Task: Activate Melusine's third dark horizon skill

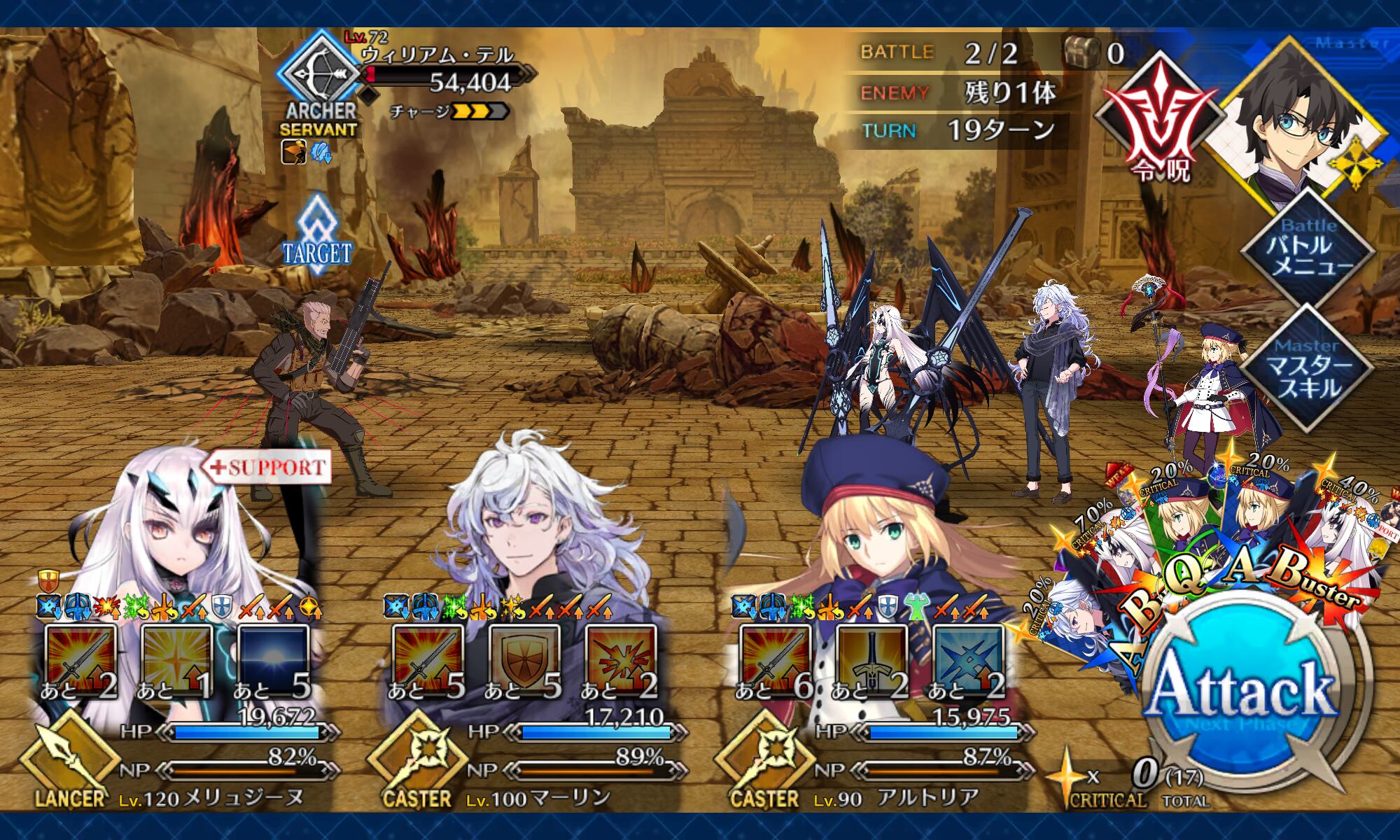Action: [273, 661]
